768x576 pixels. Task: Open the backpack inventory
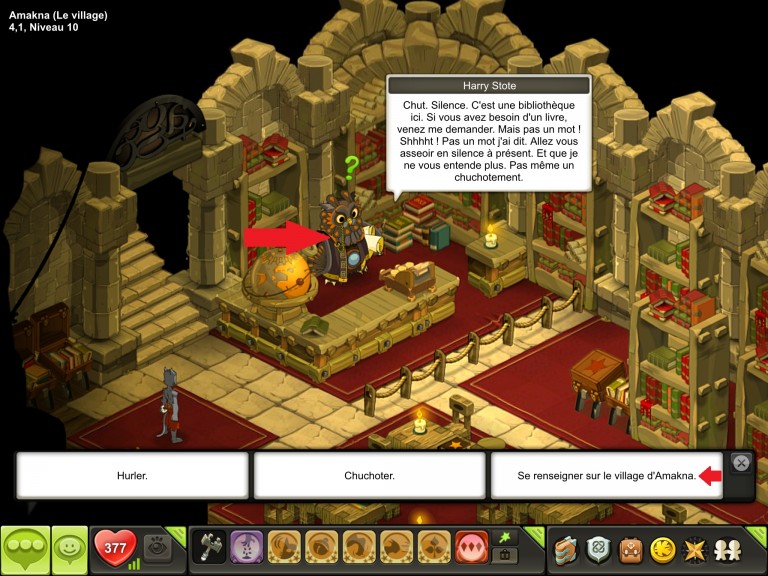click(x=634, y=548)
